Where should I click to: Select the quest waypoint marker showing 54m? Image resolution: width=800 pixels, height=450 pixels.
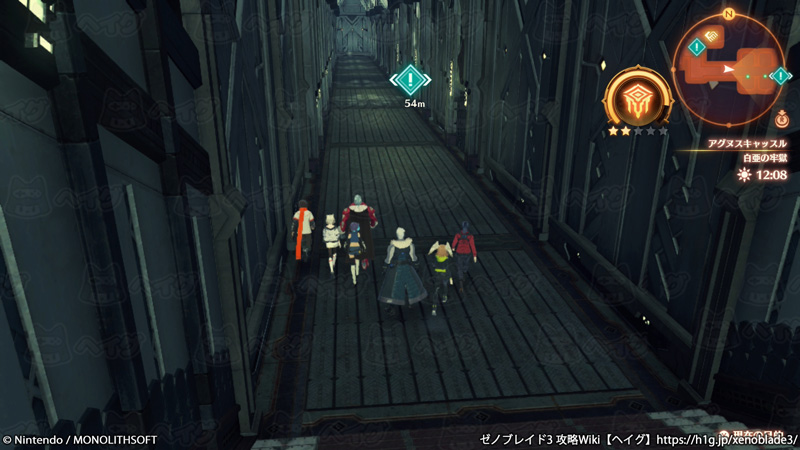click(x=410, y=79)
